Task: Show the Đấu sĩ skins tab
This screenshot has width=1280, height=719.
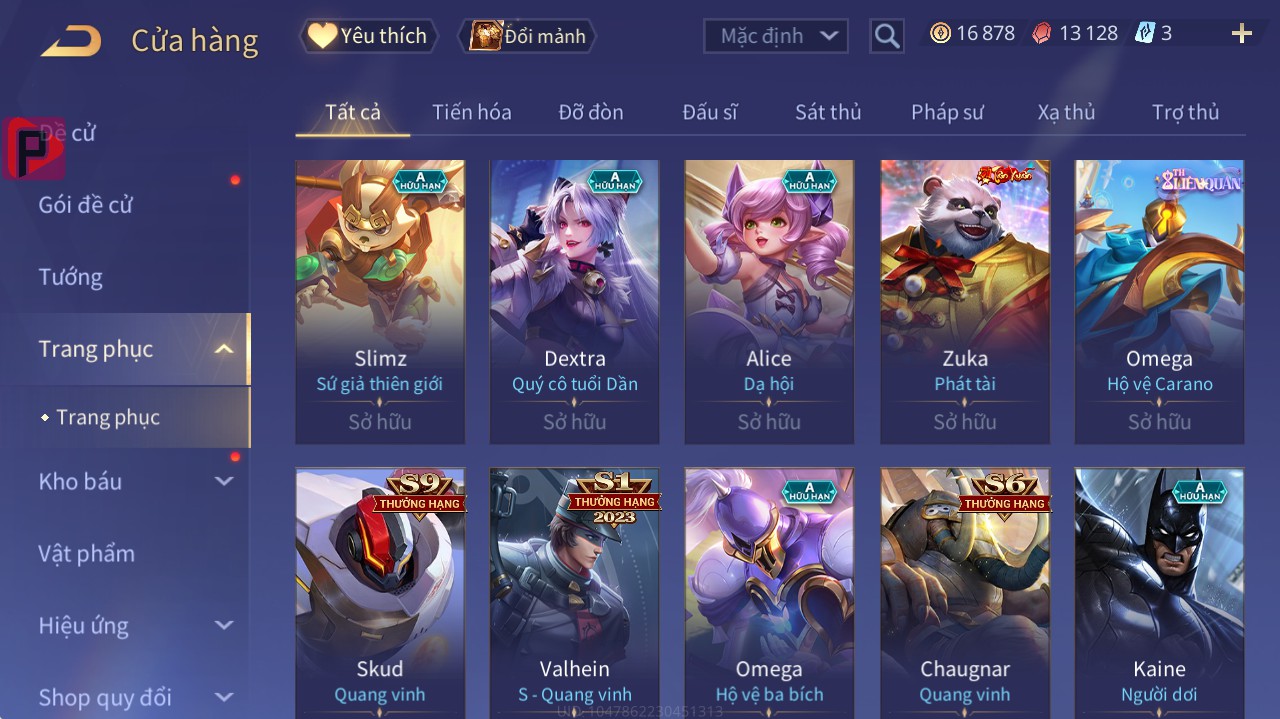Action: [x=709, y=112]
